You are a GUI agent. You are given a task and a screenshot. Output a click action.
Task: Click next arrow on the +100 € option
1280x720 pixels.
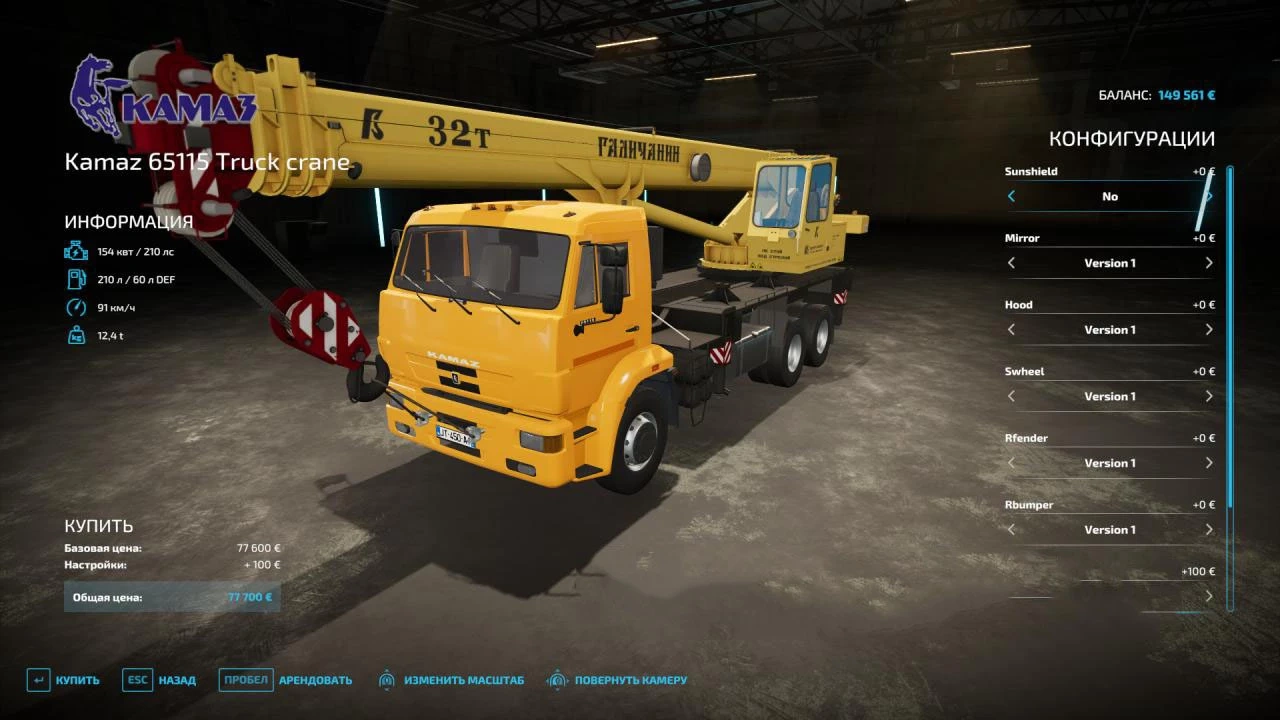click(x=1208, y=596)
